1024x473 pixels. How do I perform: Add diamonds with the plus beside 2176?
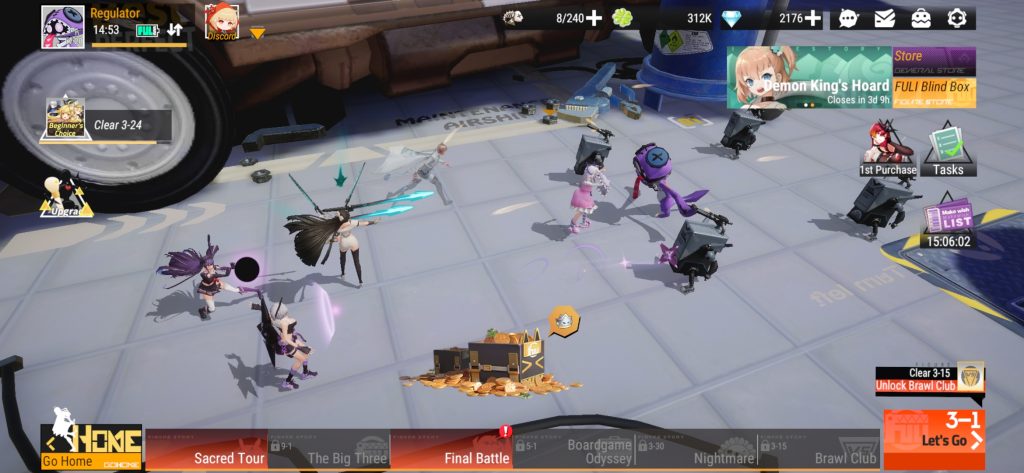[813, 18]
